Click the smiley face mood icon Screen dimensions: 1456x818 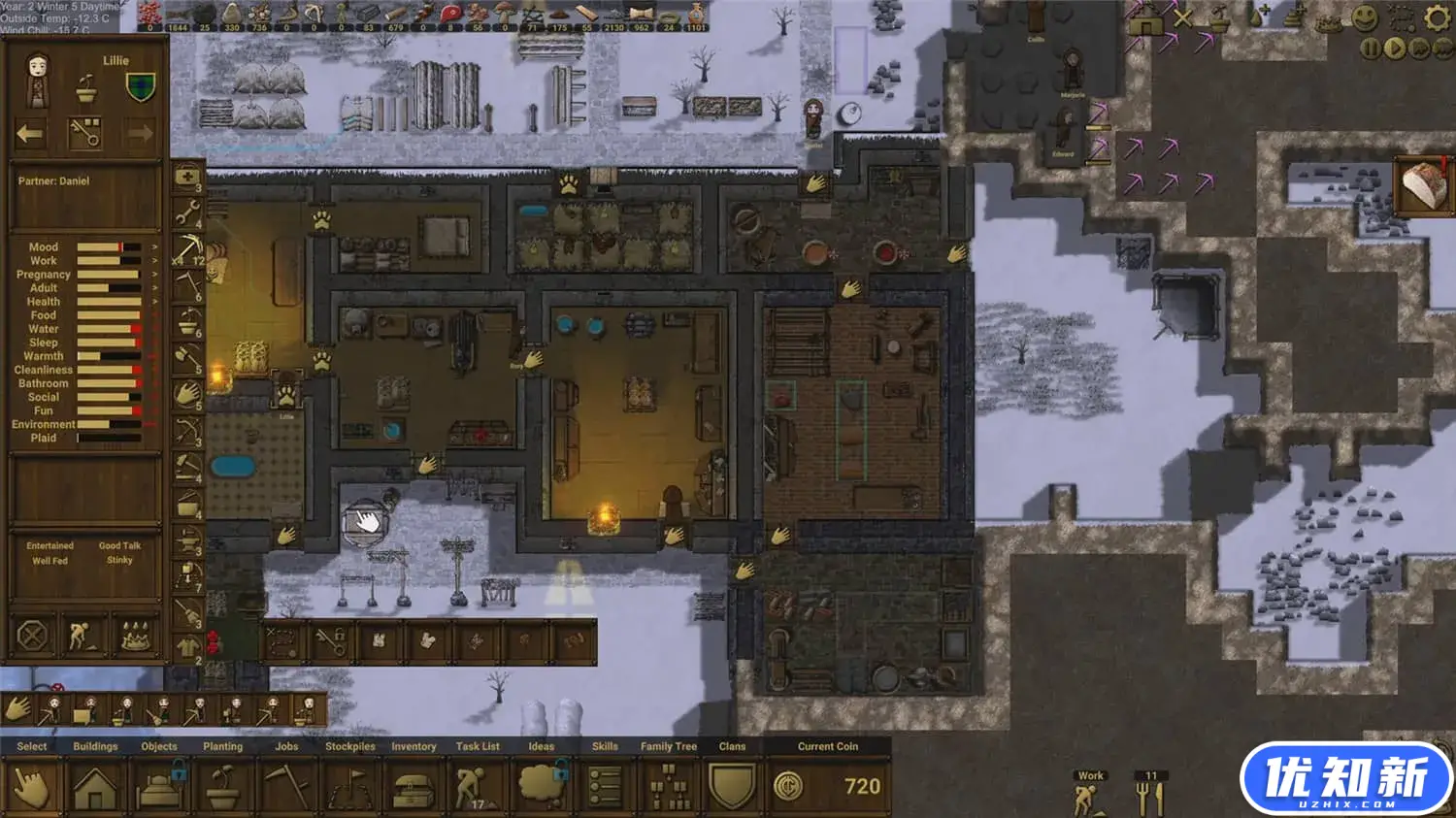click(1365, 18)
